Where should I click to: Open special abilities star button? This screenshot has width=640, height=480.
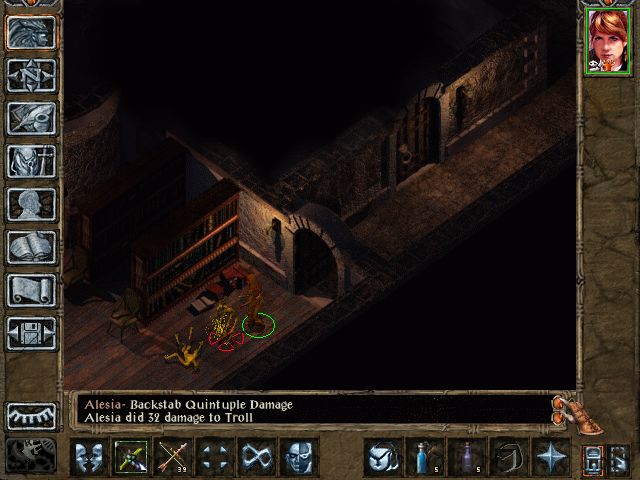[550, 457]
